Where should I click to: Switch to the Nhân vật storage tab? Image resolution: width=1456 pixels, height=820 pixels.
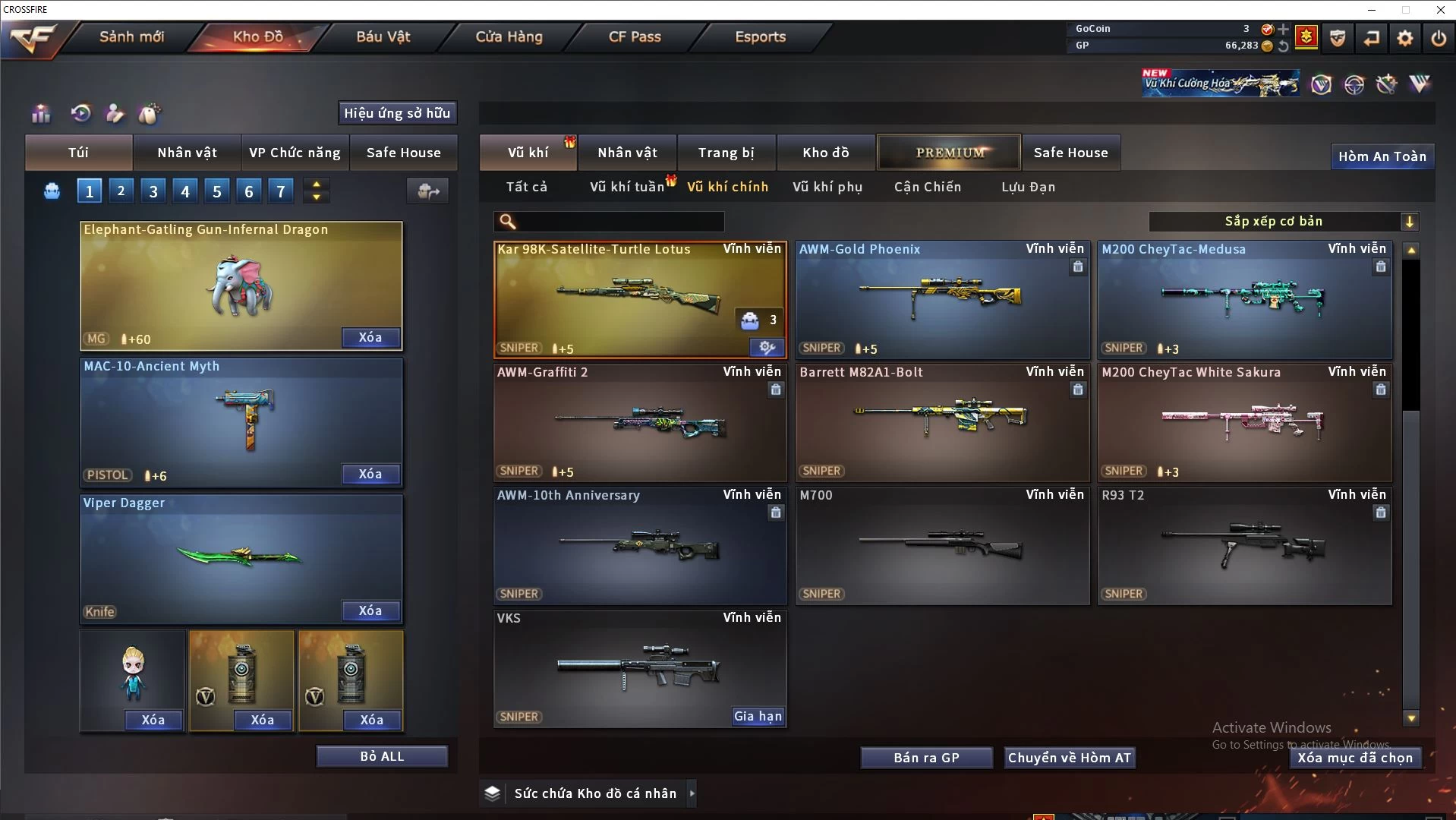(627, 153)
